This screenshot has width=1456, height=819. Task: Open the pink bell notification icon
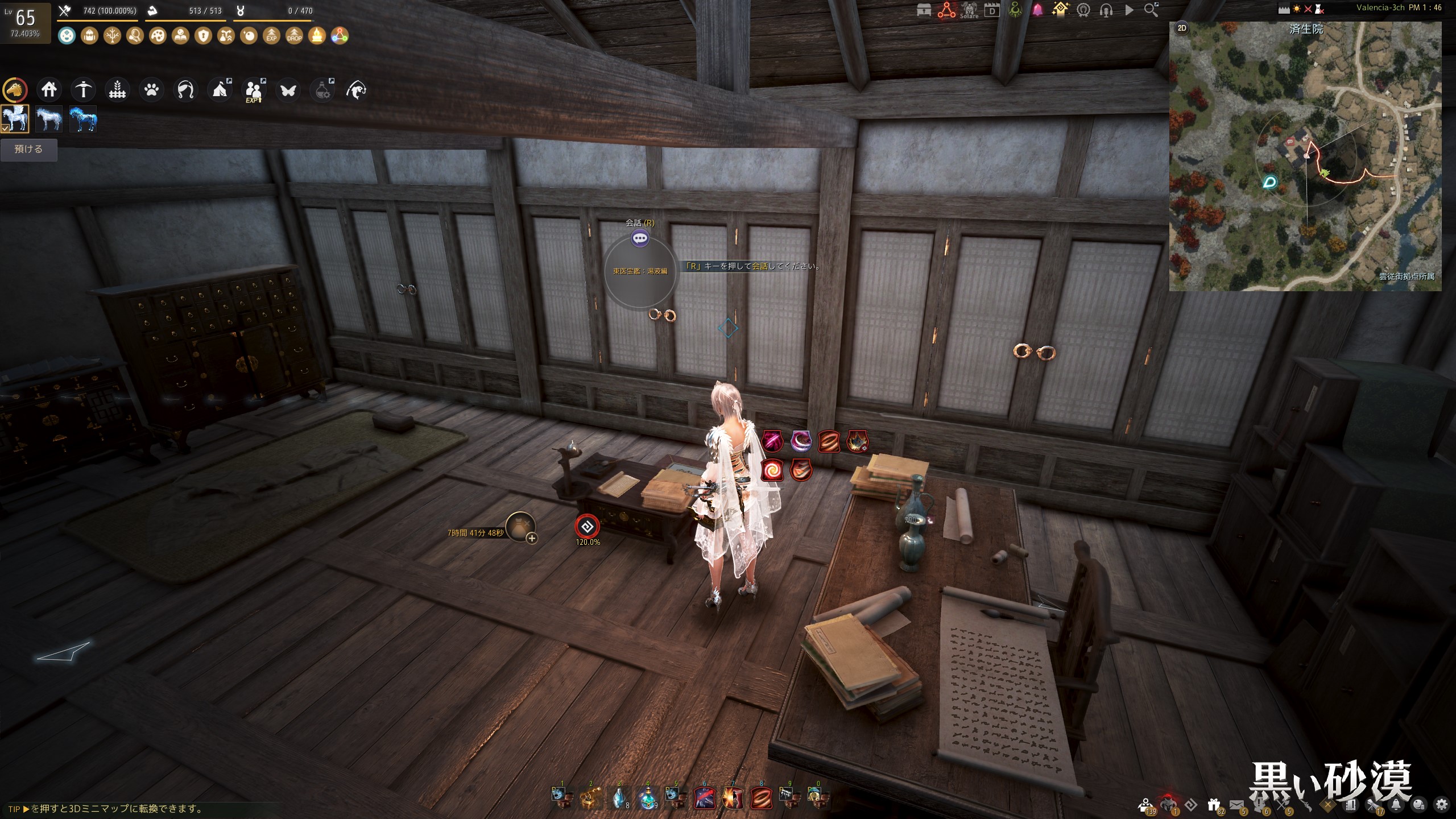[x=1037, y=10]
